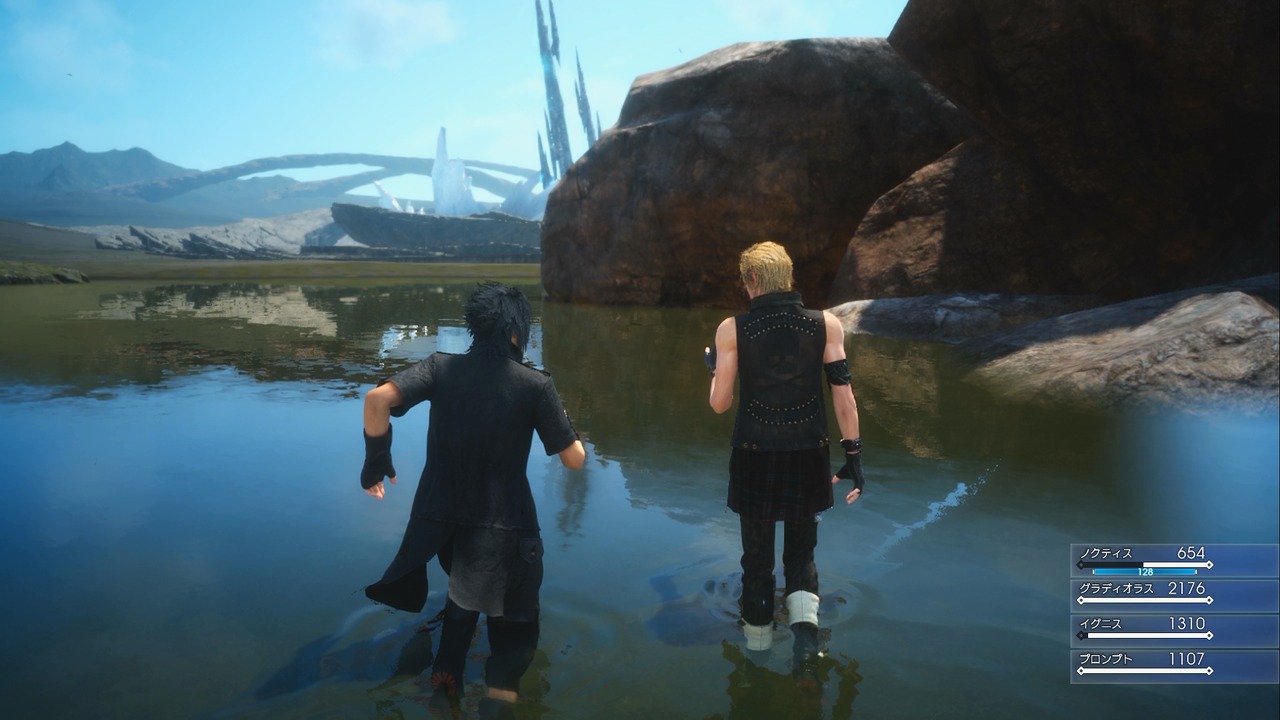This screenshot has width=1280, height=720.
Task: Click the right endpoint diamond of Noctis's bar
Action: tap(1210, 564)
